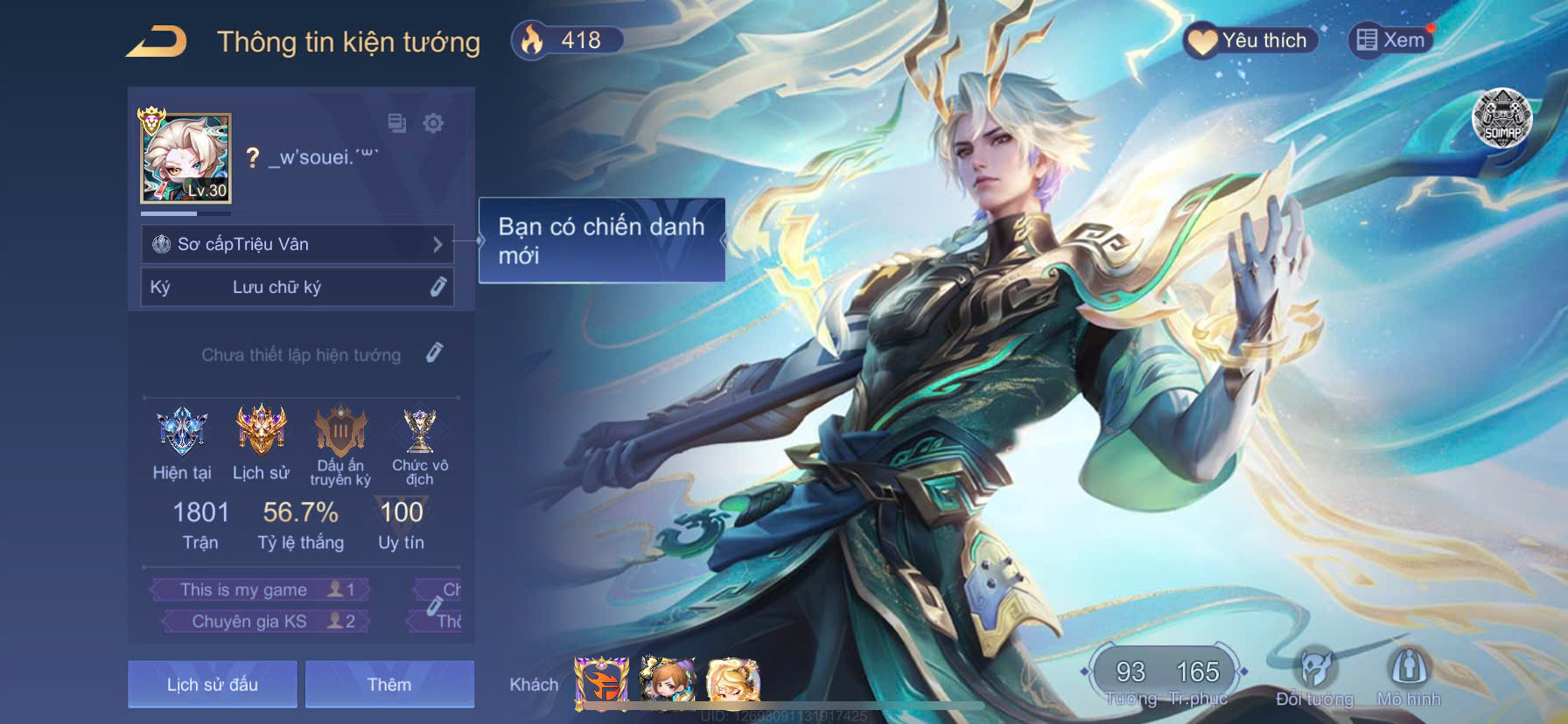Open Lịch sử đấu match history
1568x724 pixels.
tap(212, 685)
